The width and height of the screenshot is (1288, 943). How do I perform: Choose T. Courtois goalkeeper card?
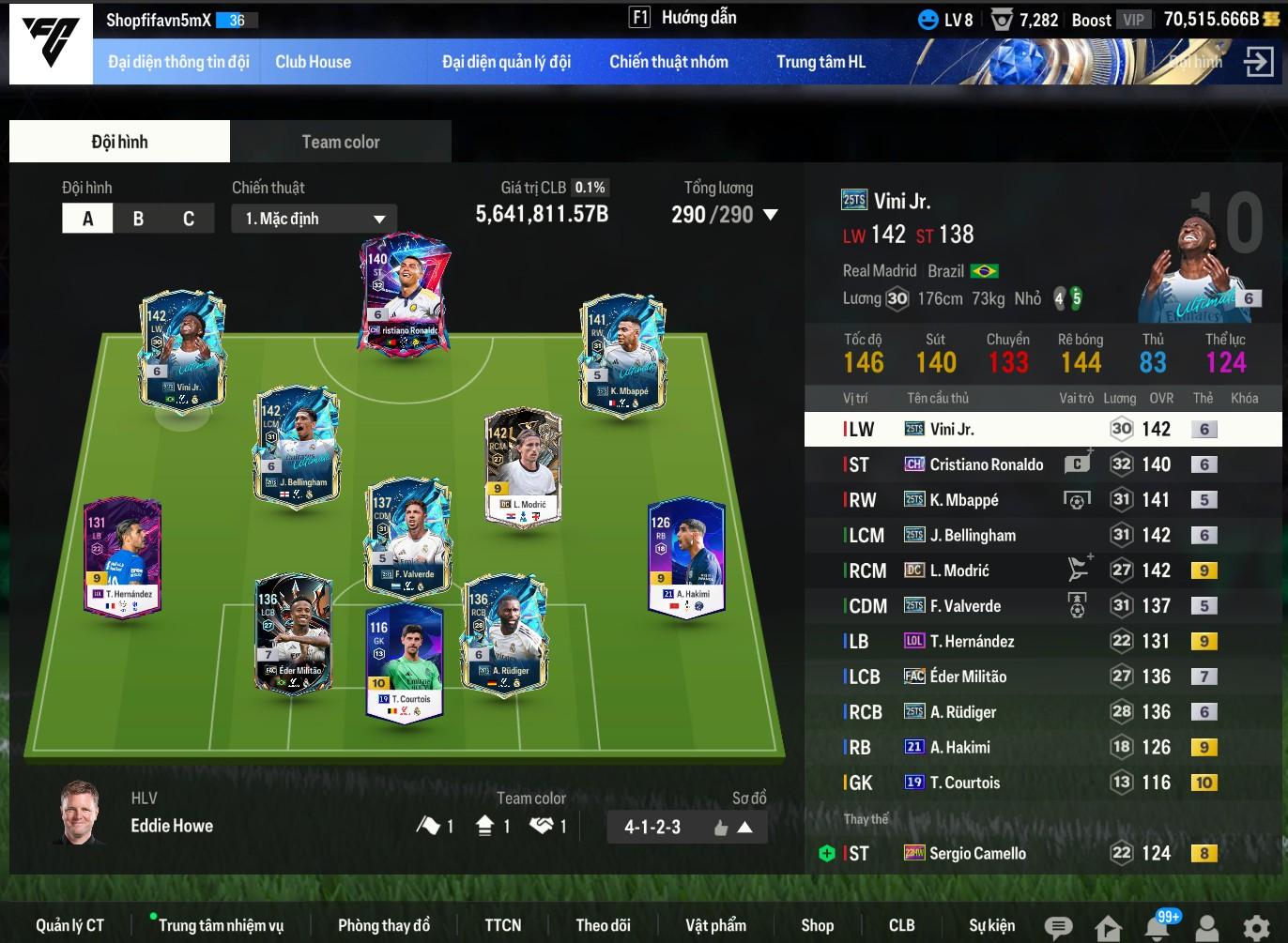point(405,662)
